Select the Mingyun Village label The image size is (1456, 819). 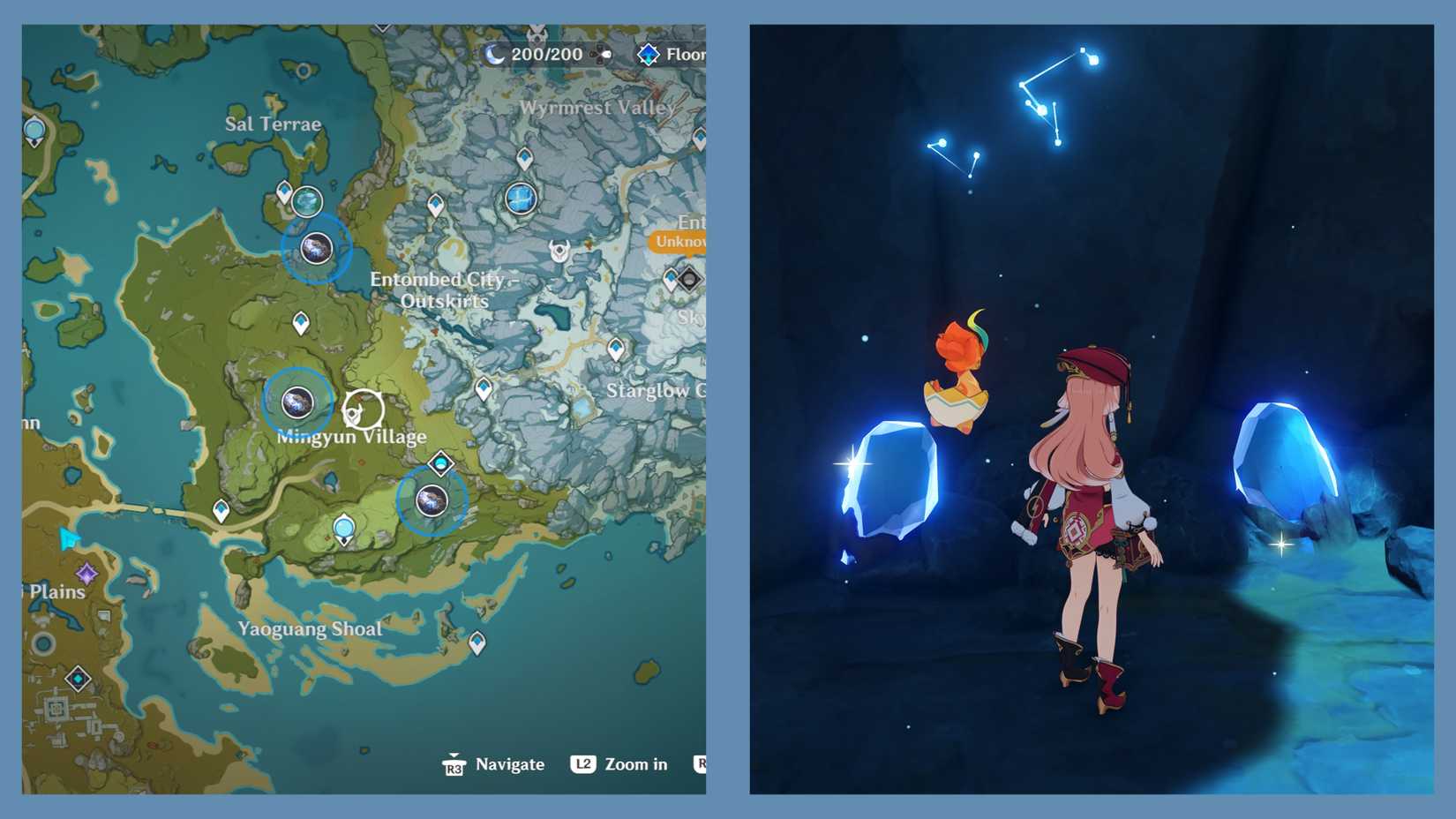350,436
